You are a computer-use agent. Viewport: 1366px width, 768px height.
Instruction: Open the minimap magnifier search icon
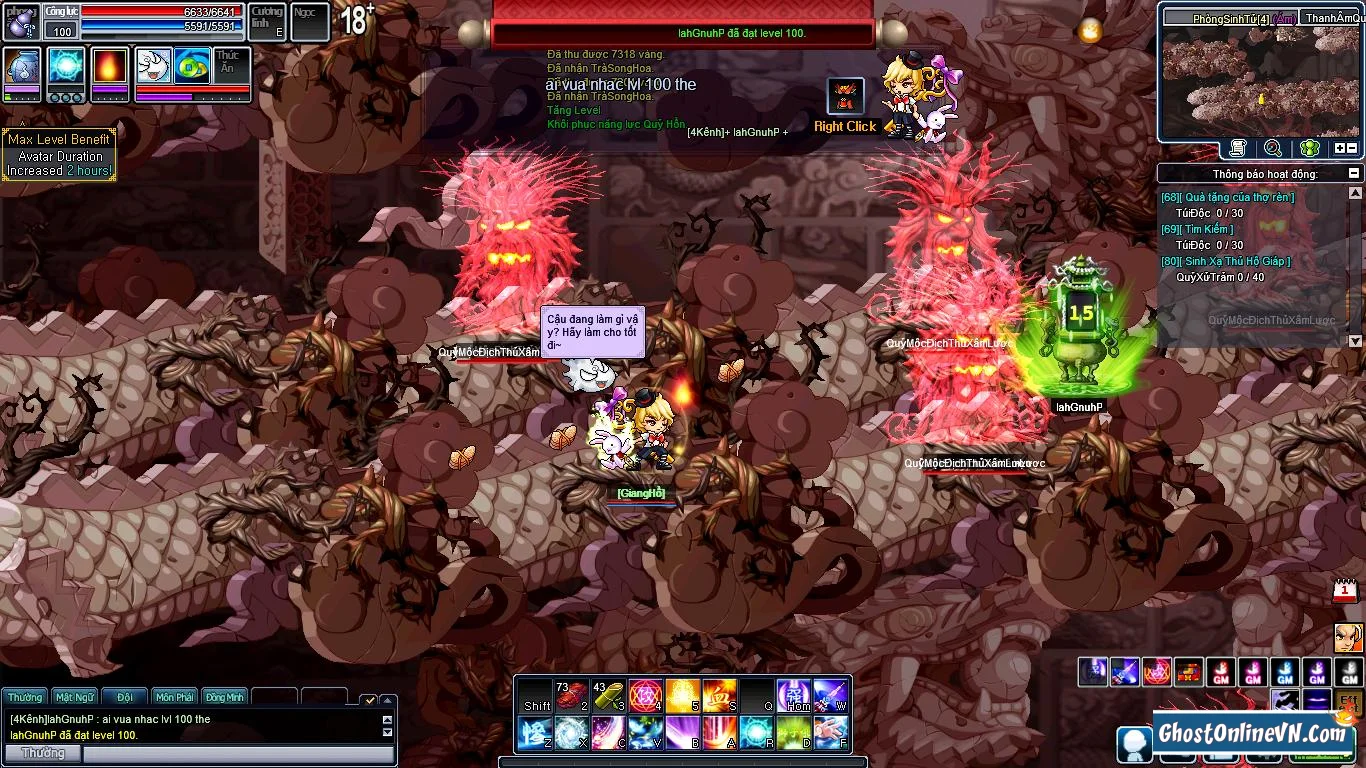pyautogui.click(x=1273, y=148)
